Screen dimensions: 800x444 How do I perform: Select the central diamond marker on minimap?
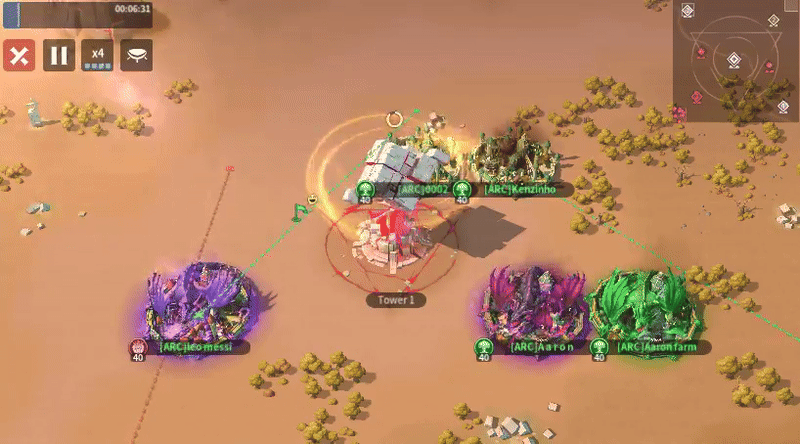pos(735,60)
